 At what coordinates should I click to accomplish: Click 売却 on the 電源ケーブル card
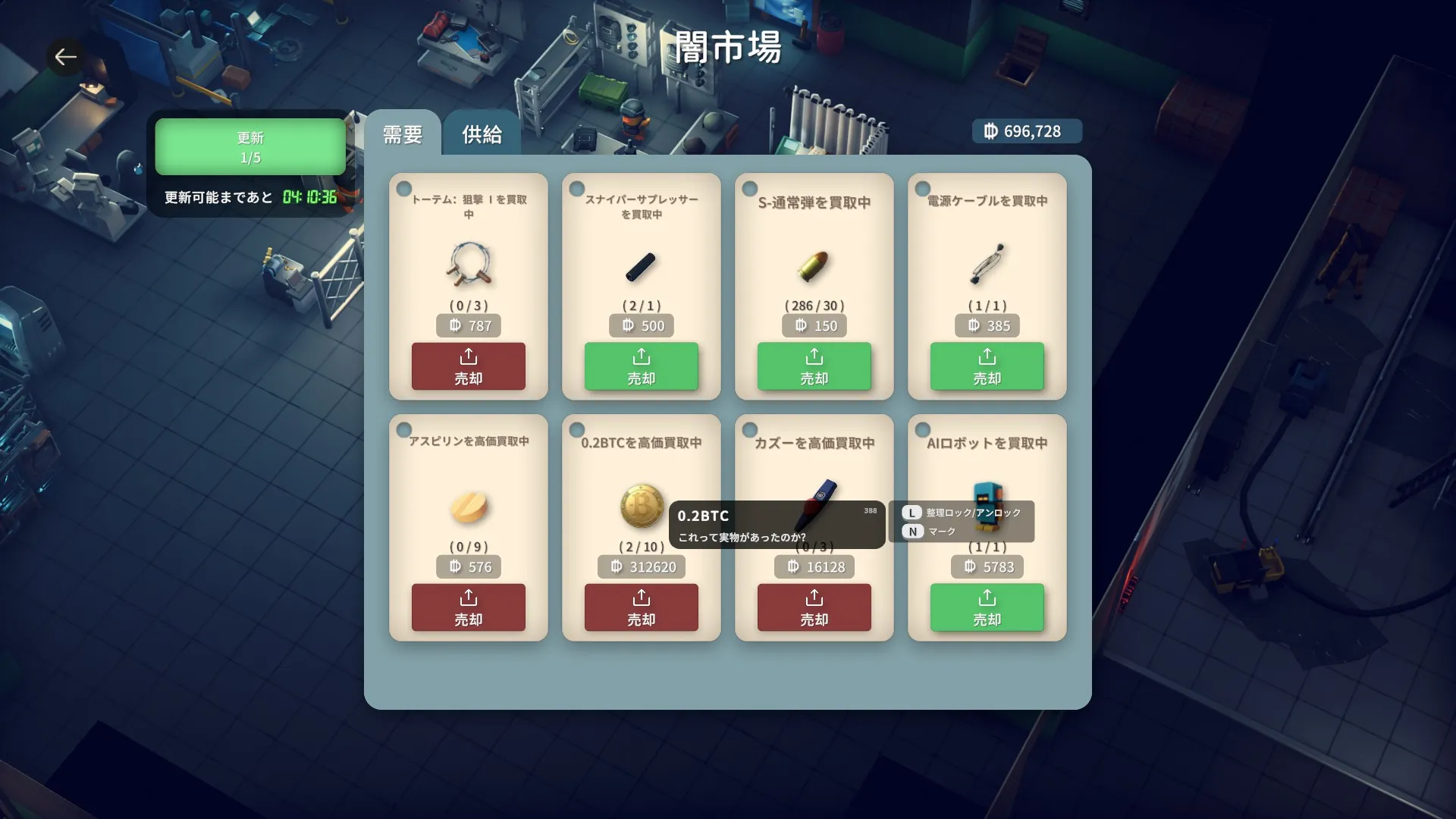987,366
